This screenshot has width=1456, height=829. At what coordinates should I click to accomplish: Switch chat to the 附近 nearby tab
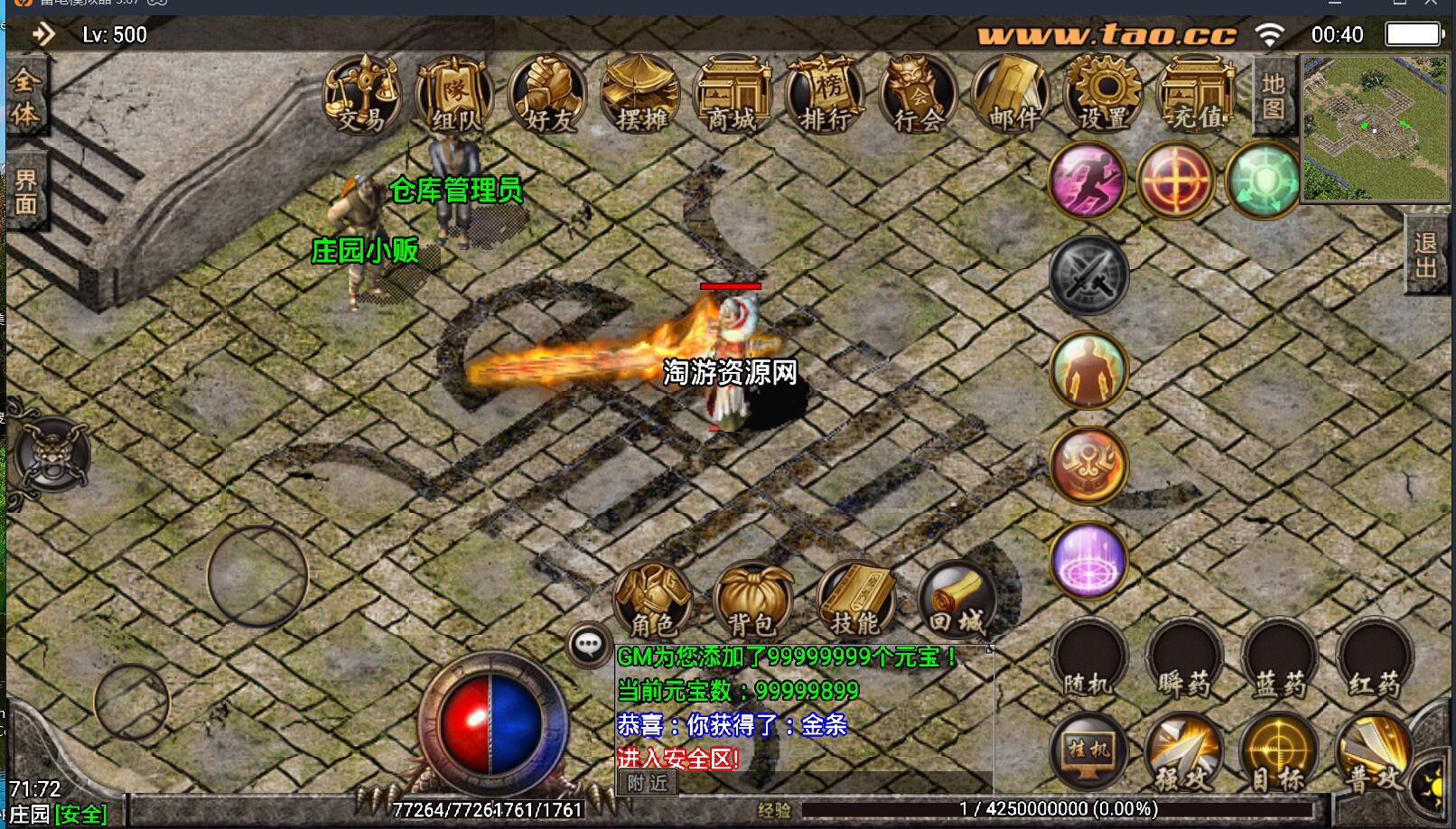click(x=648, y=783)
